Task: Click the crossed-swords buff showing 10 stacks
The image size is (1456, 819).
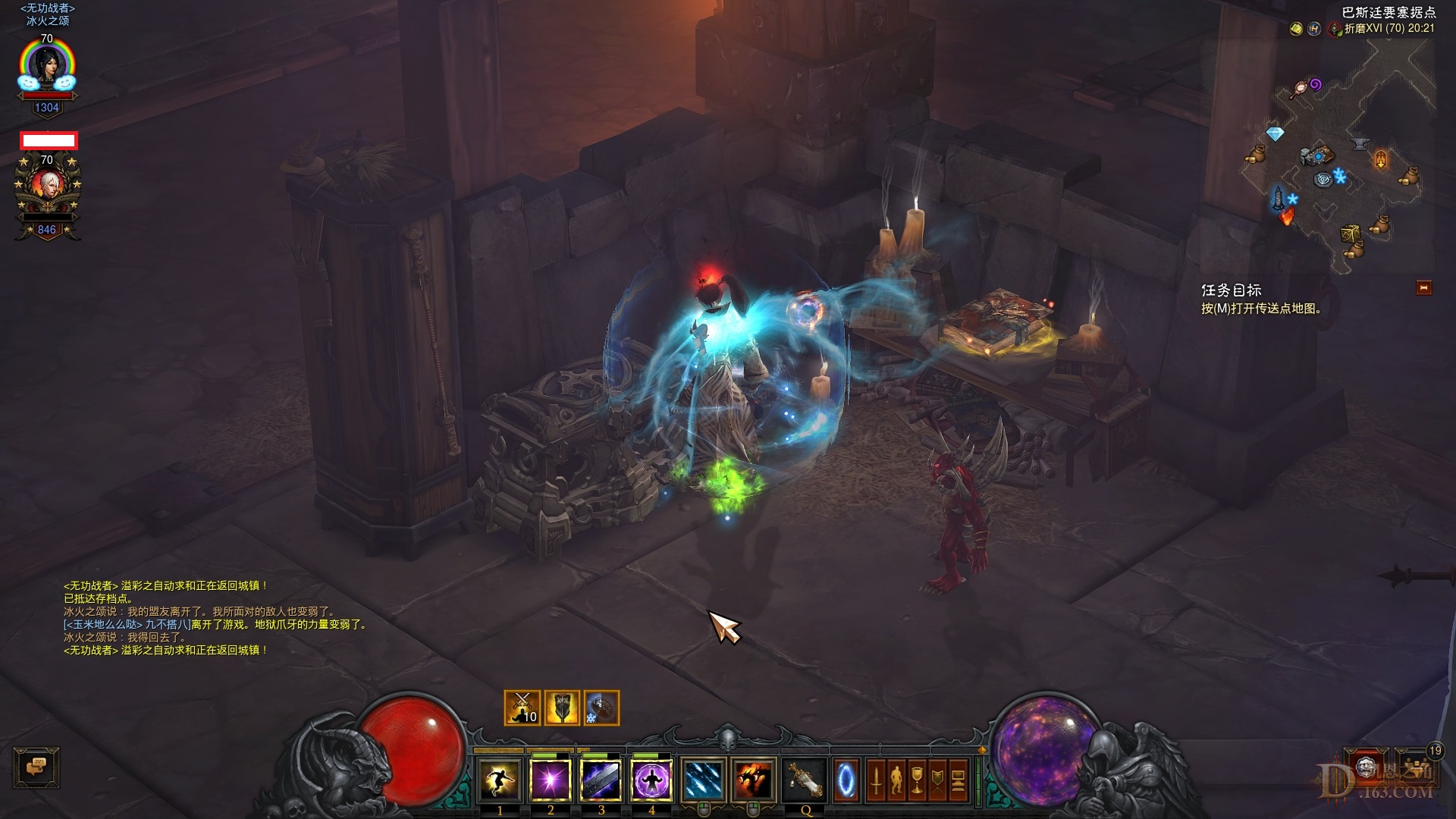Action: [522, 708]
